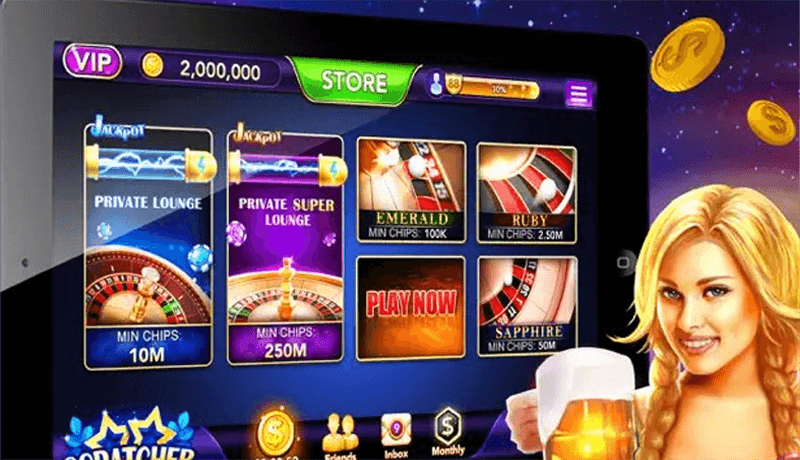Screen dimensions: 800x460
Task: Open the Monthly bonus icon
Action: [448, 432]
